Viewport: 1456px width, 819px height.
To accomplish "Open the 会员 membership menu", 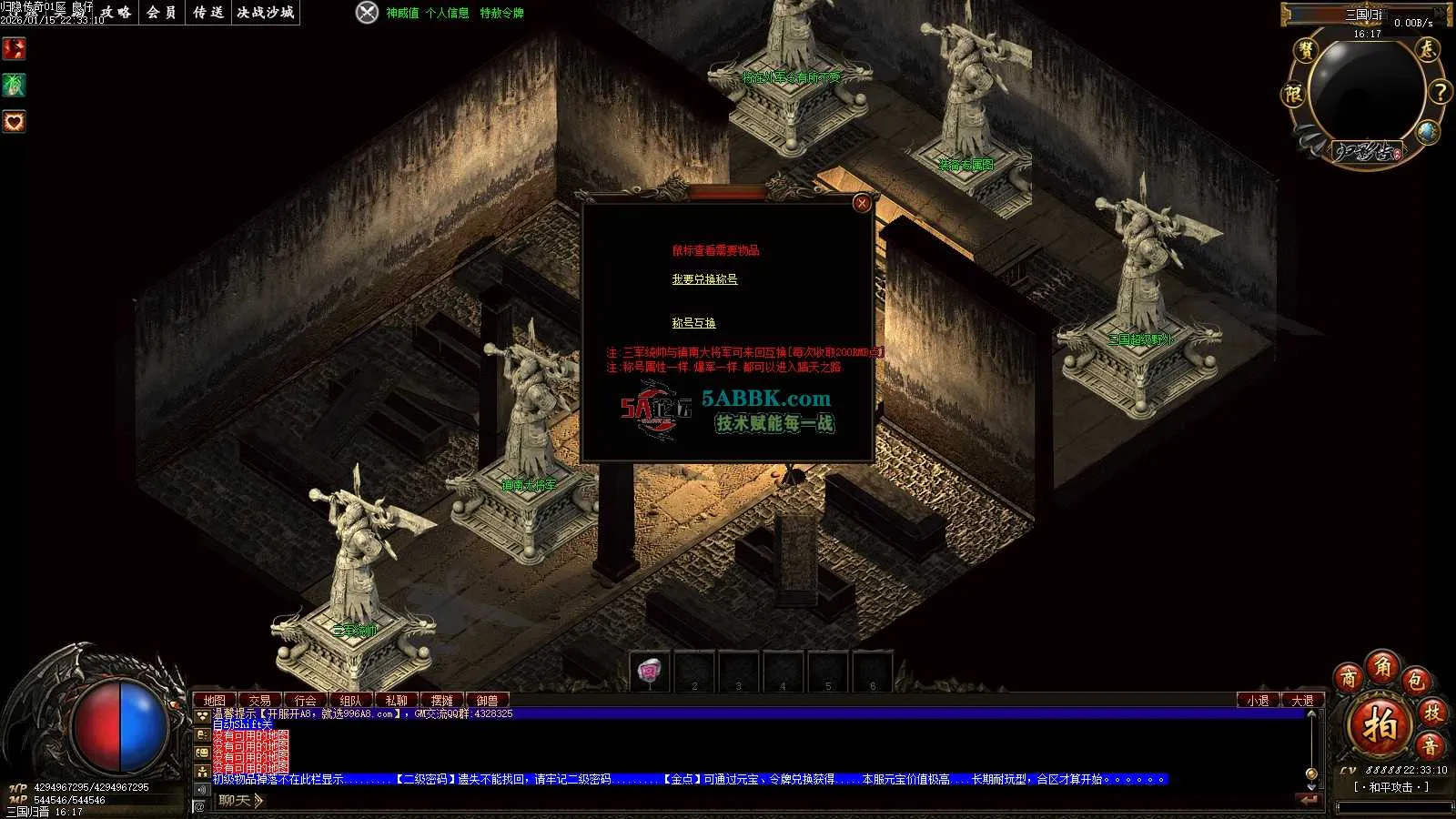I will (162, 13).
